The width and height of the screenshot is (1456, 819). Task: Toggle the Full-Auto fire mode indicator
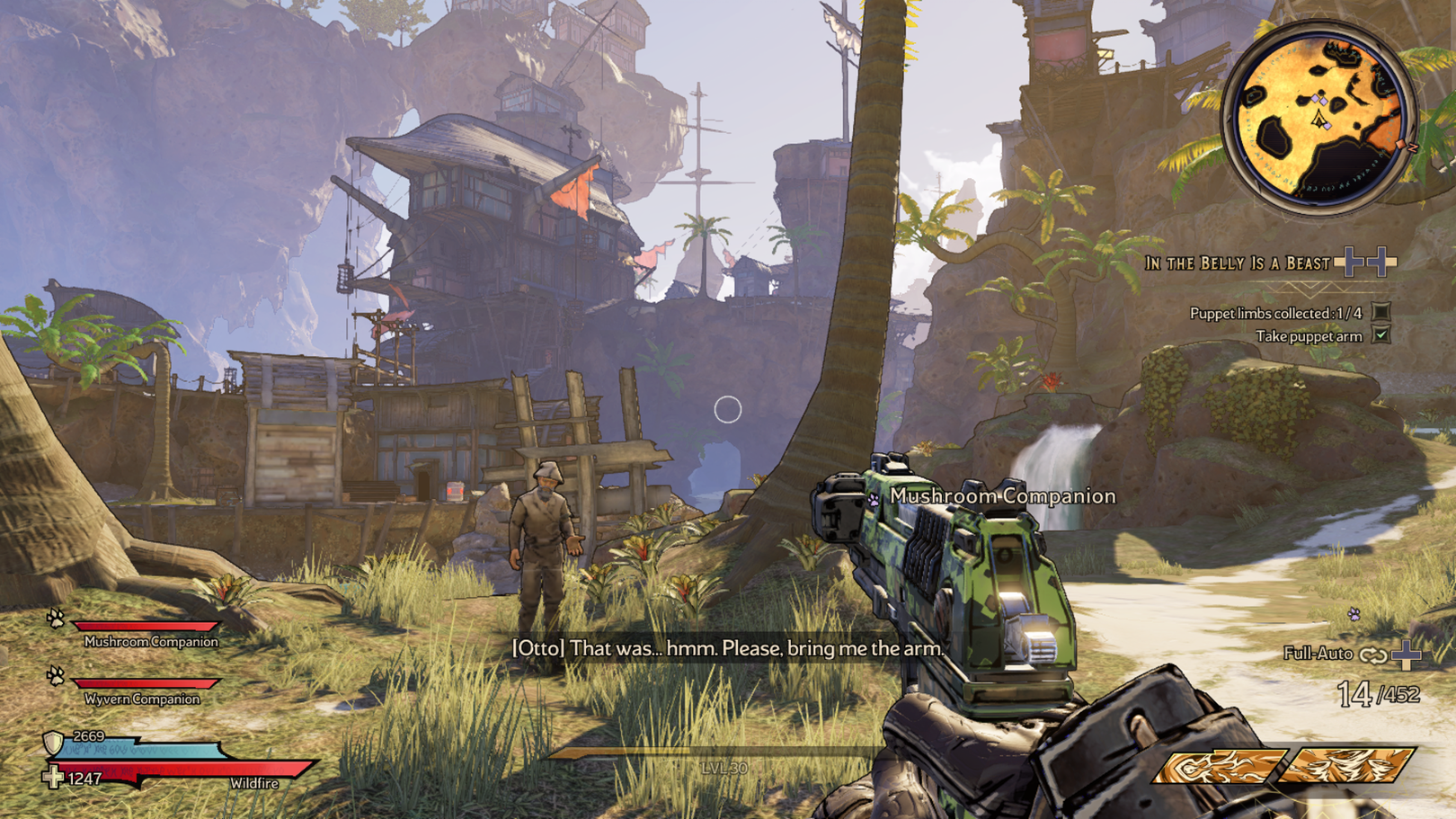click(x=1372, y=654)
